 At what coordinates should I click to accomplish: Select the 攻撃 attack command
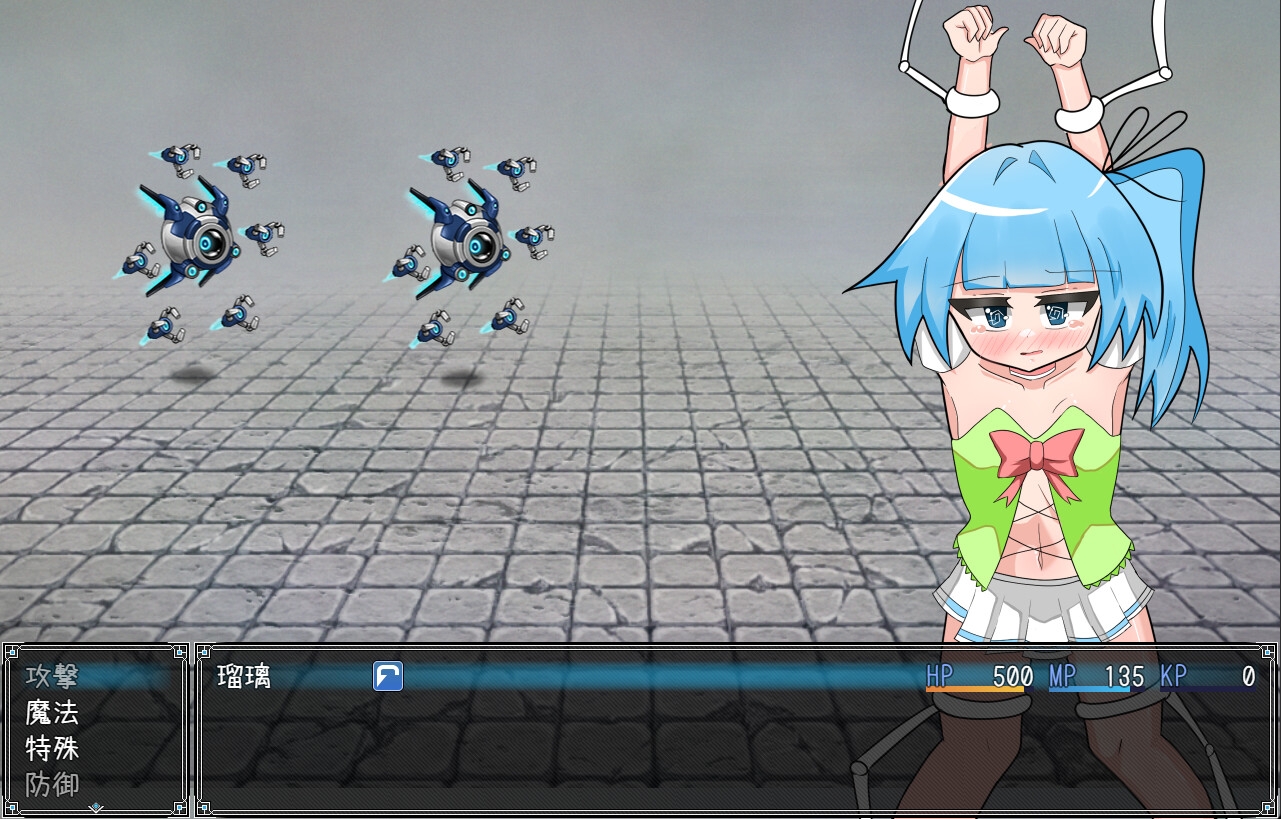(x=52, y=677)
